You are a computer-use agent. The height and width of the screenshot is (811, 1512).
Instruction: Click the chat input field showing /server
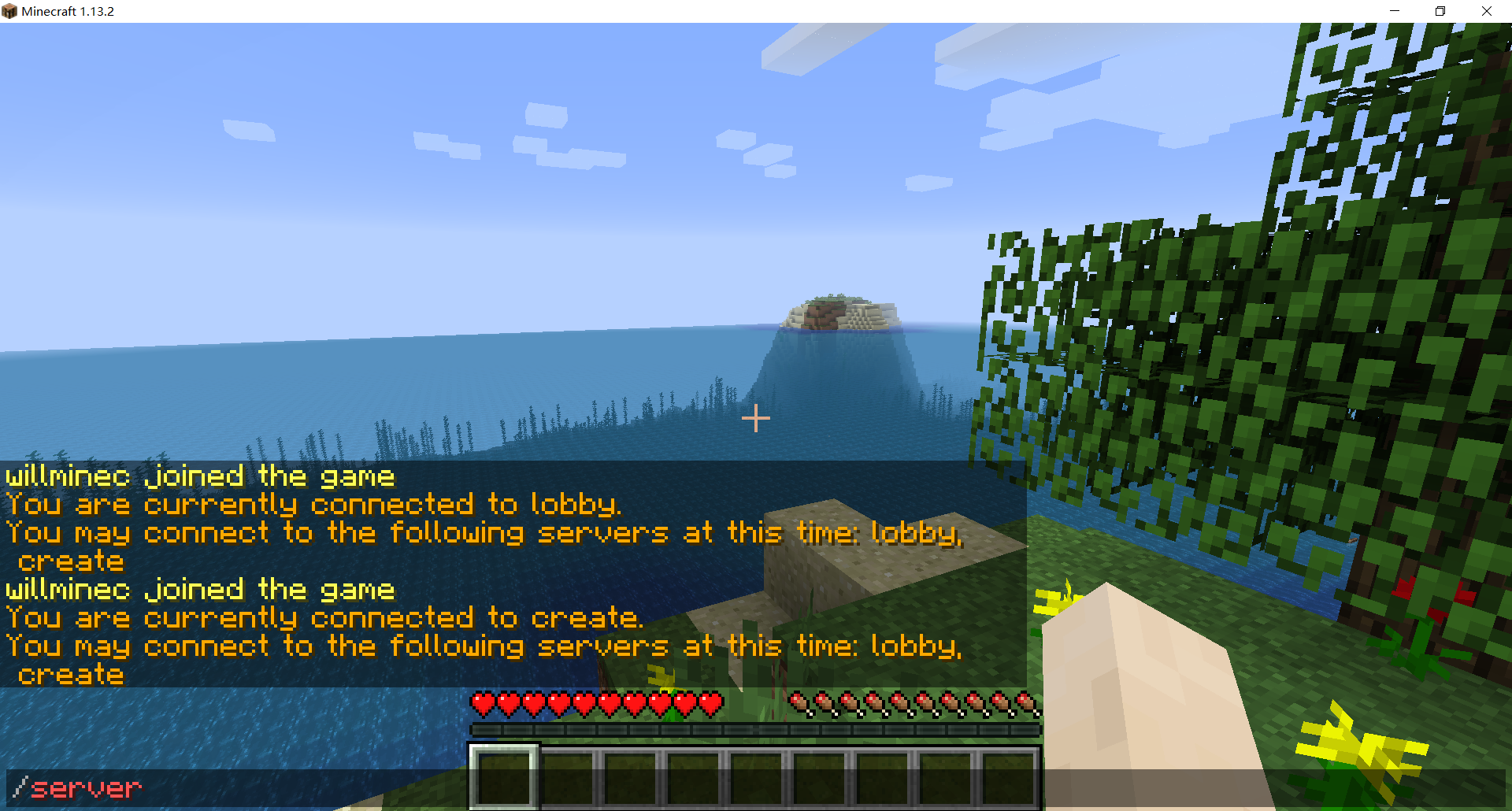[x=79, y=787]
